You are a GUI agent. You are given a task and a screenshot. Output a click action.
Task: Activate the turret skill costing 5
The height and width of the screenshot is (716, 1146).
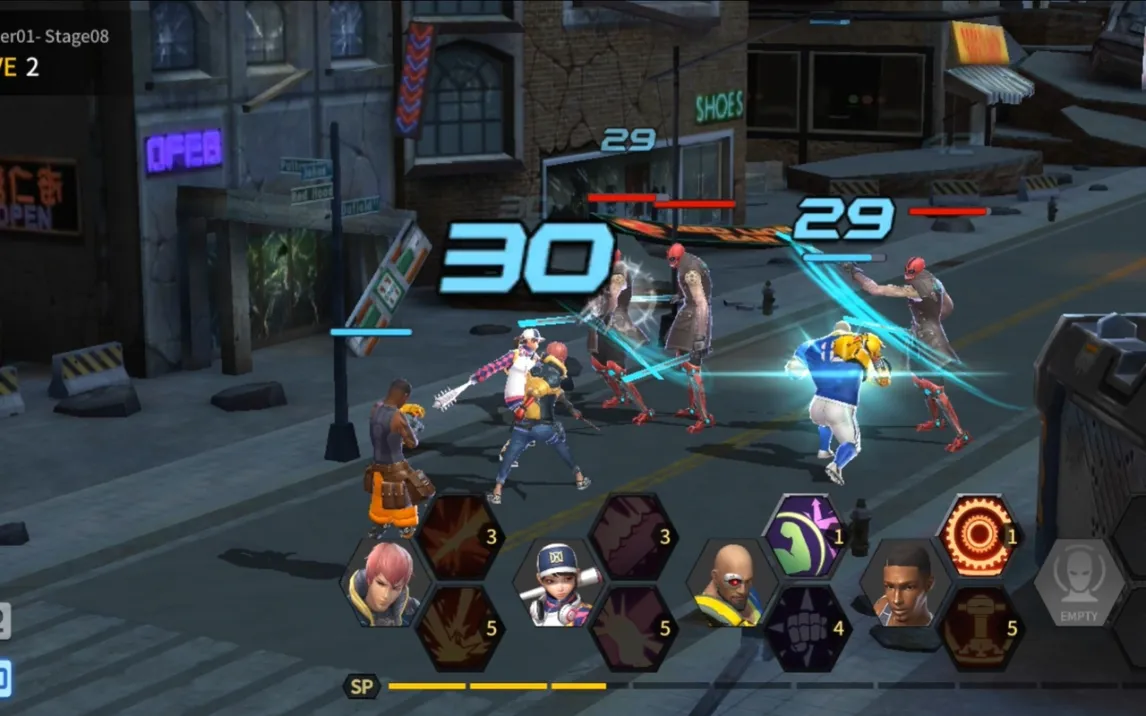978,628
